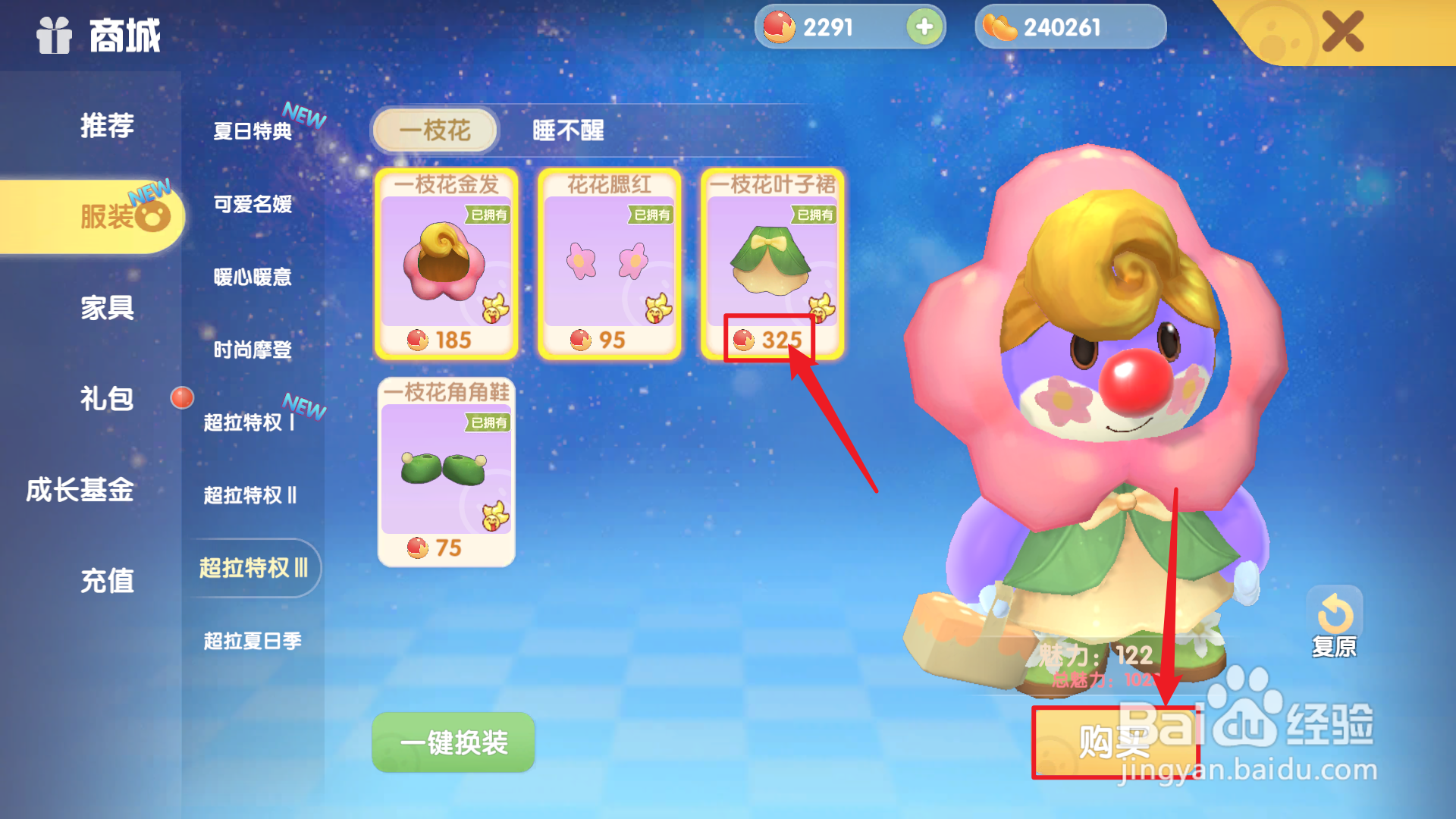The width and height of the screenshot is (1456, 819).
Task: Select the 复原 restore avatar icon
Action: point(1335,610)
